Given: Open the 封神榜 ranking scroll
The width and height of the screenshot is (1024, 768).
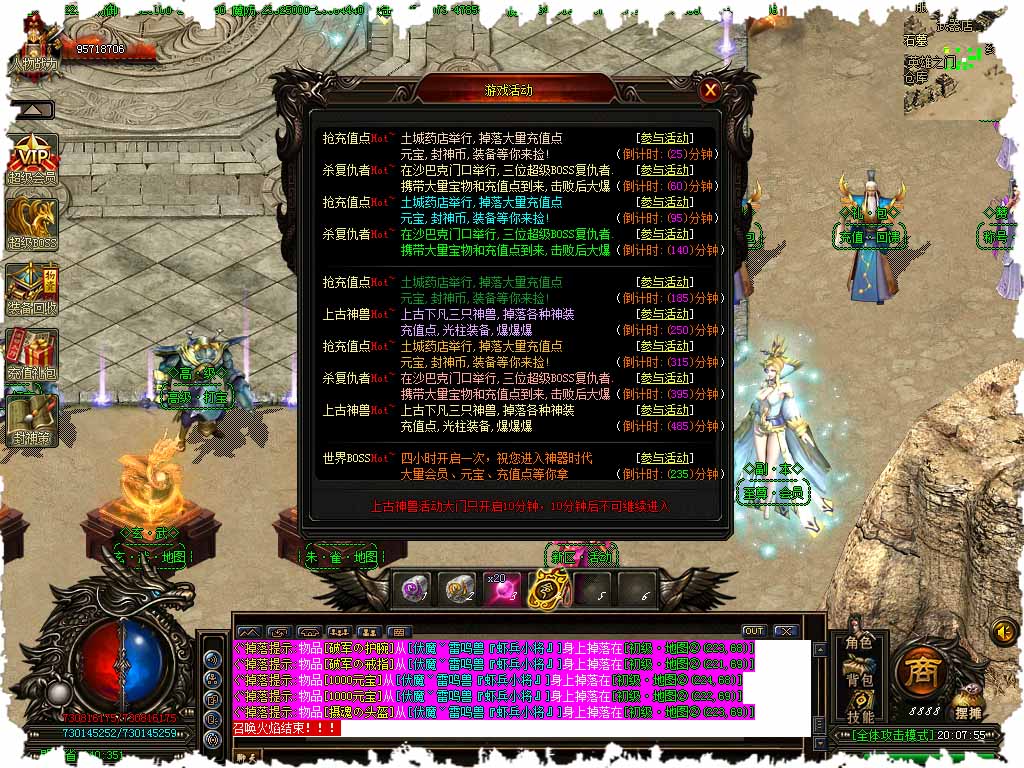Looking at the screenshot, I should 32,418.
